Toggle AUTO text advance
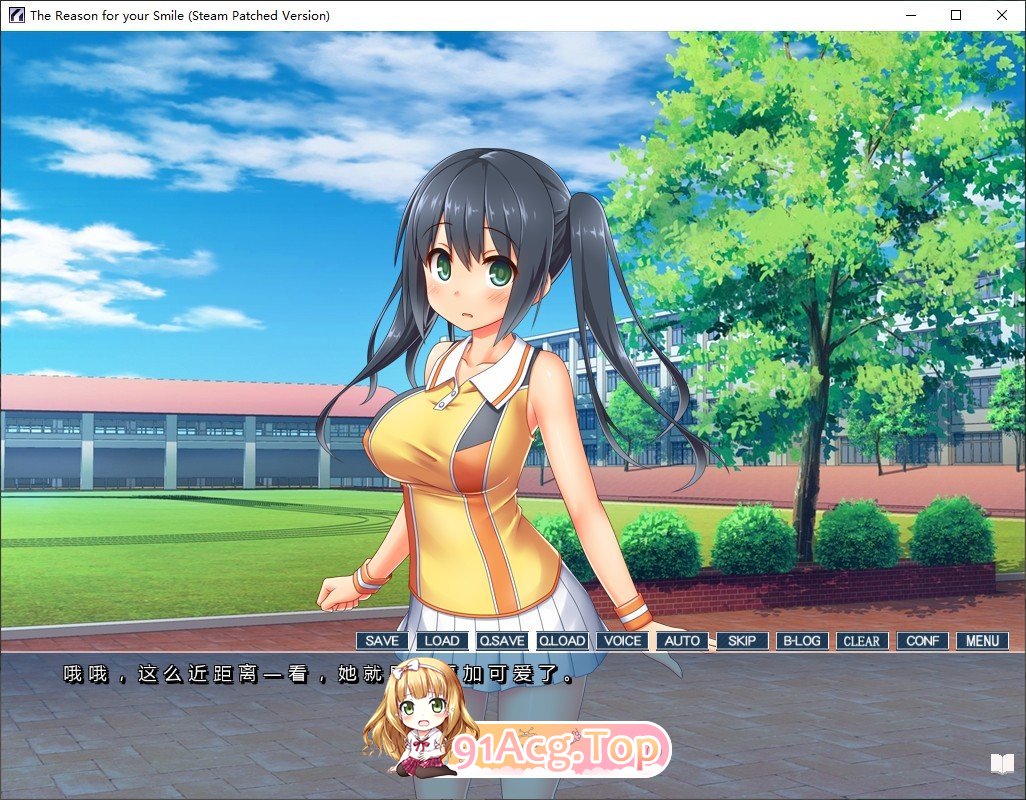This screenshot has width=1026, height=800. (682, 641)
